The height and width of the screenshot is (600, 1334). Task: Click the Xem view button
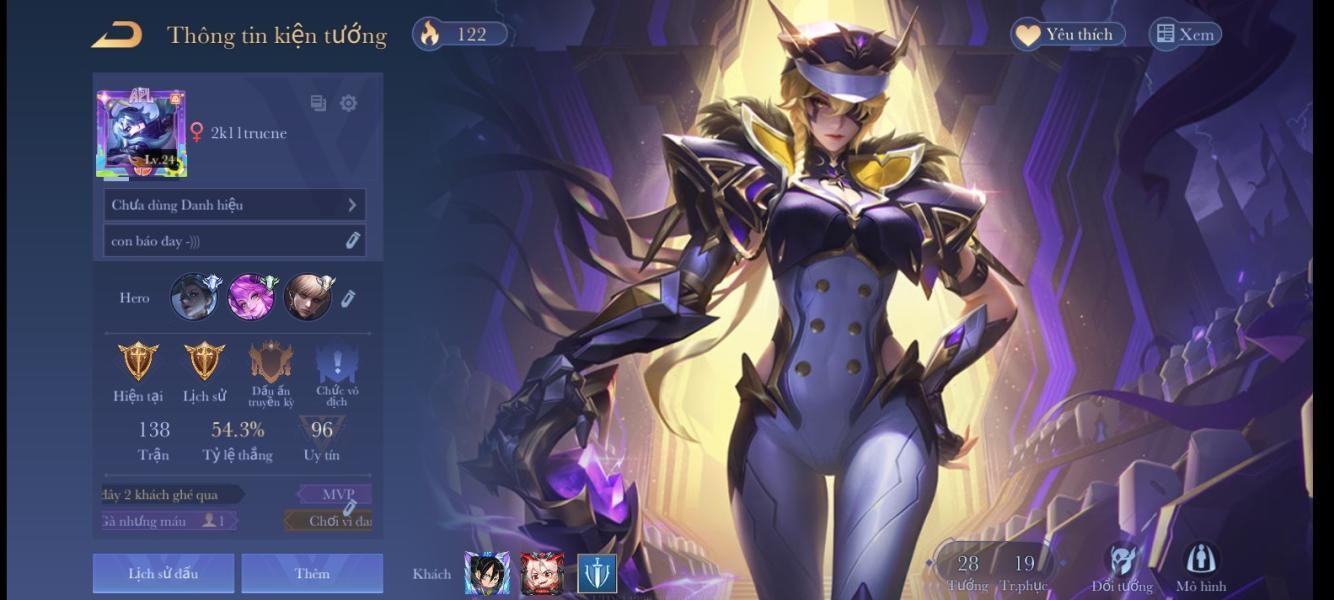(x=1185, y=34)
